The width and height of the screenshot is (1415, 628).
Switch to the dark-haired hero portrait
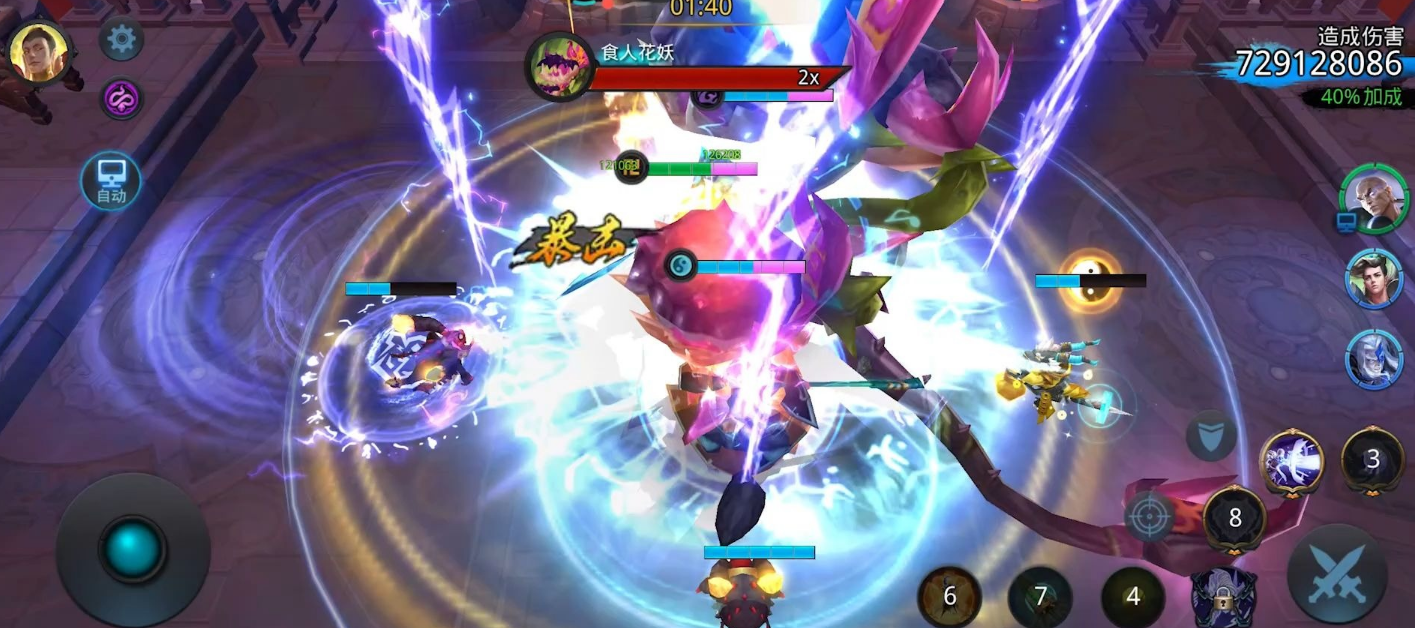pos(1374,278)
